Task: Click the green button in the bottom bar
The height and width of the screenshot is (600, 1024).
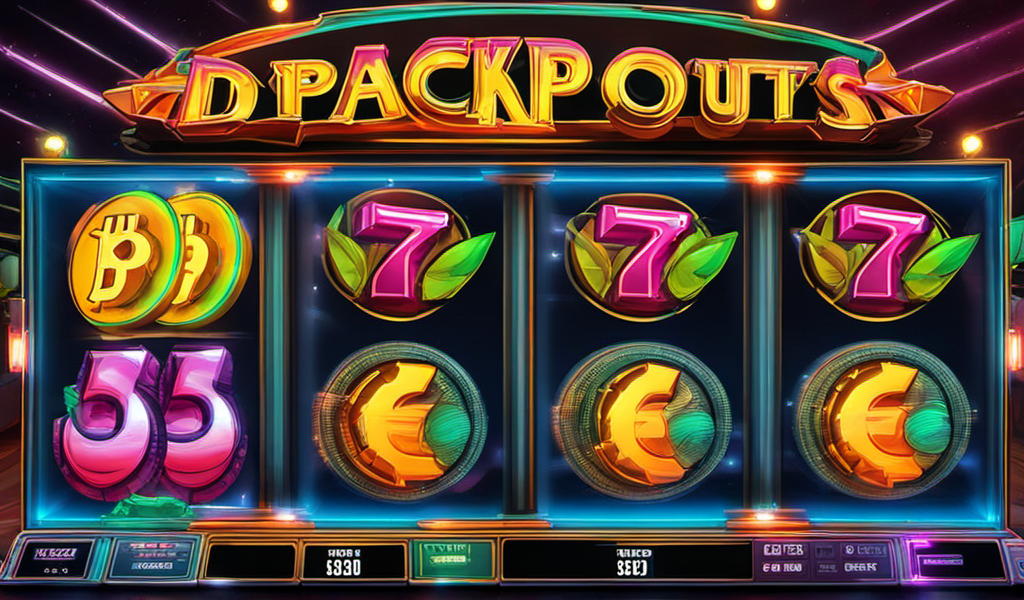Action: 452,560
